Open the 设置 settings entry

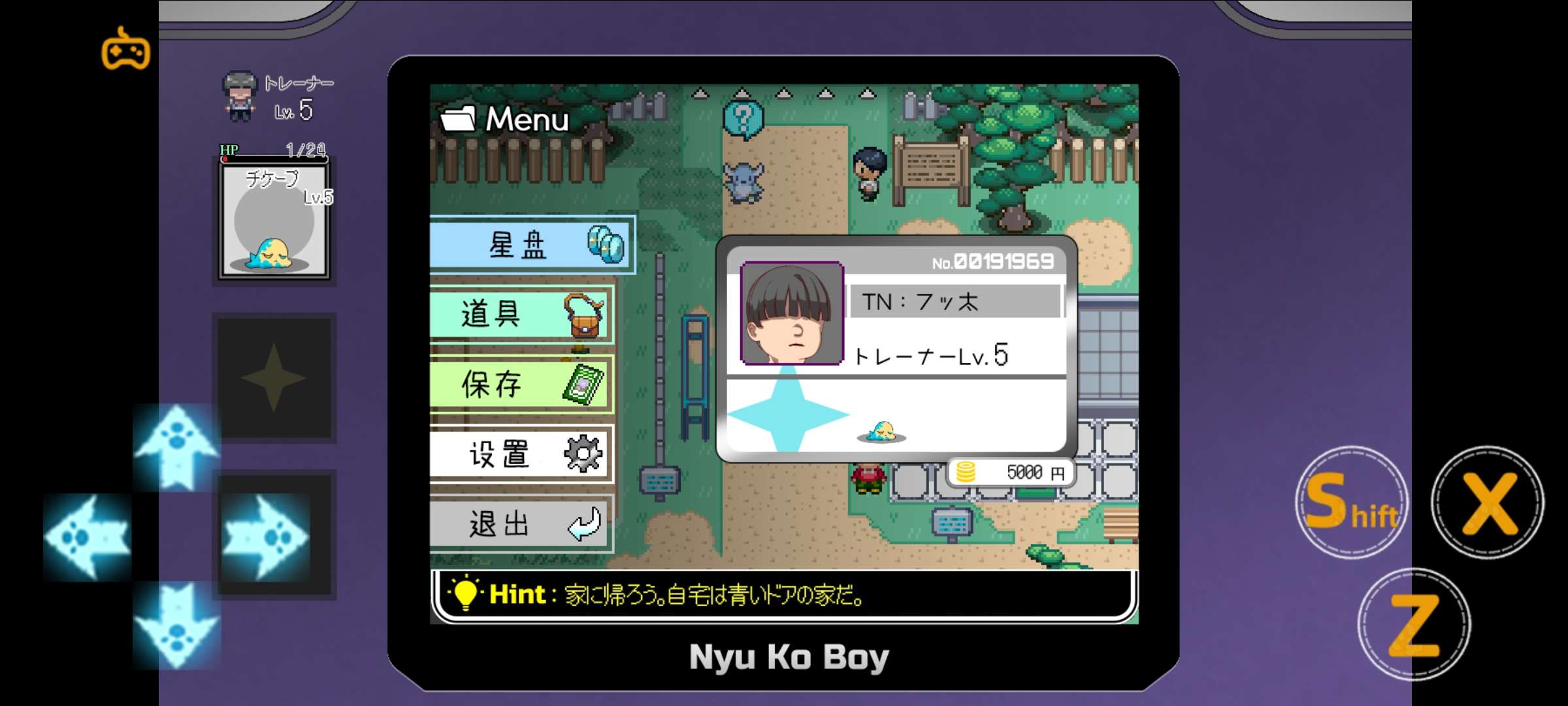(x=521, y=454)
